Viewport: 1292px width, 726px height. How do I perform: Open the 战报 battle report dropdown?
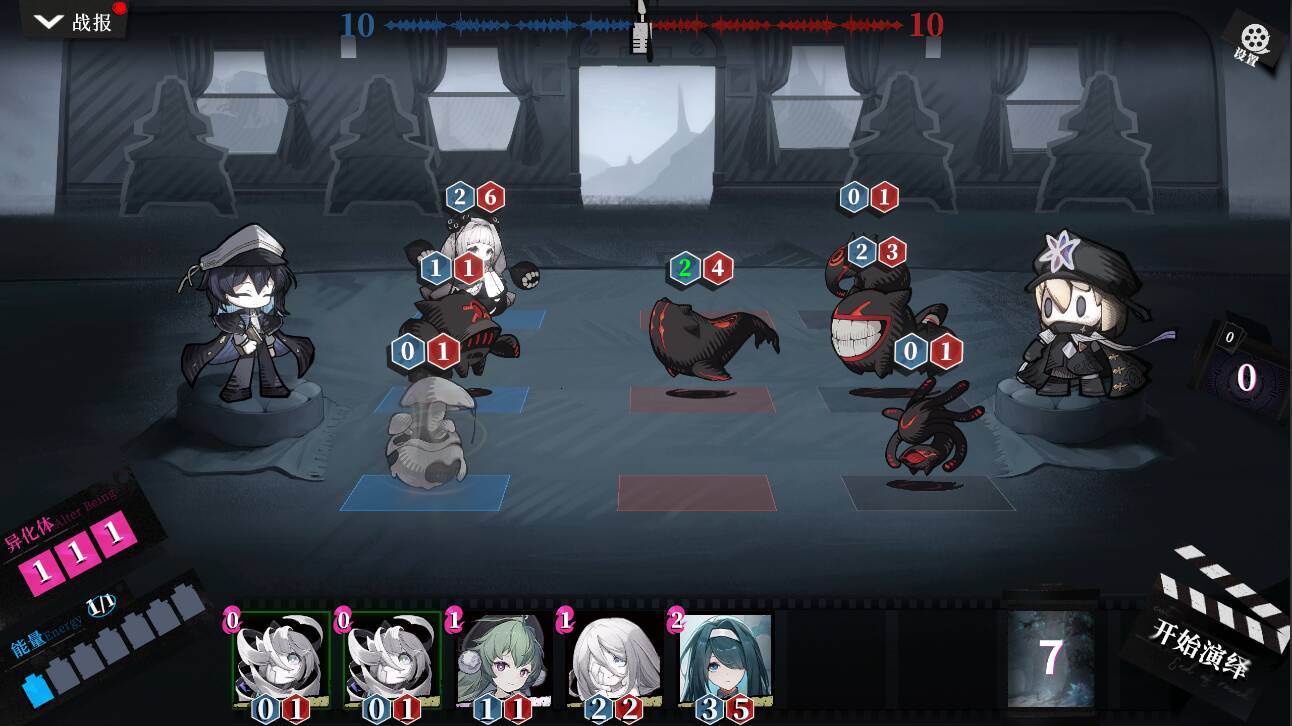(x=74, y=21)
